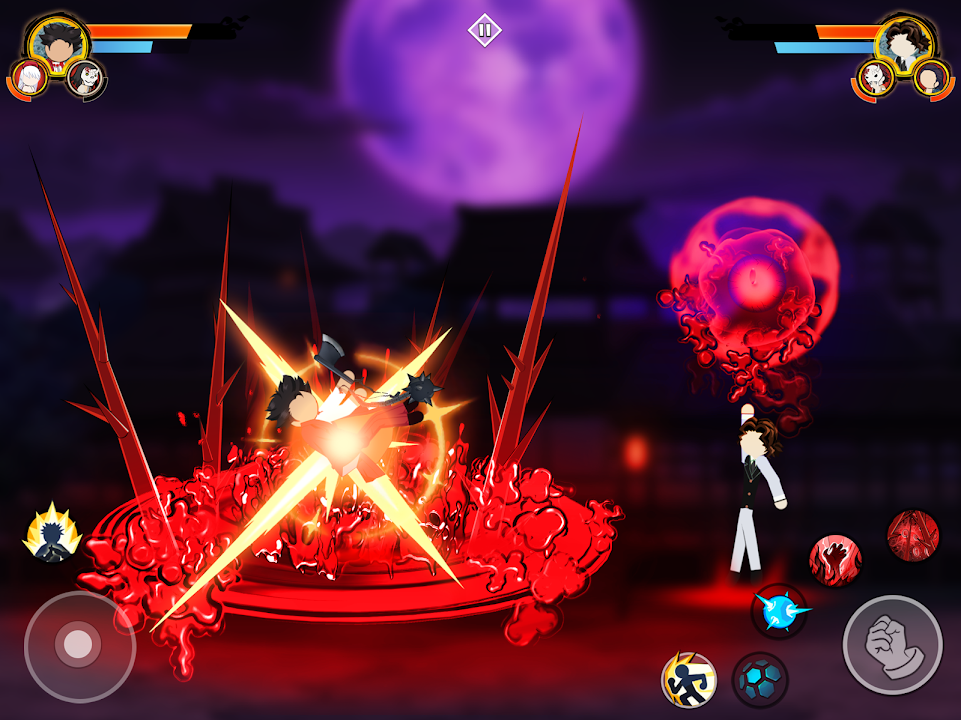Click the virtual movement joystick

77,645
